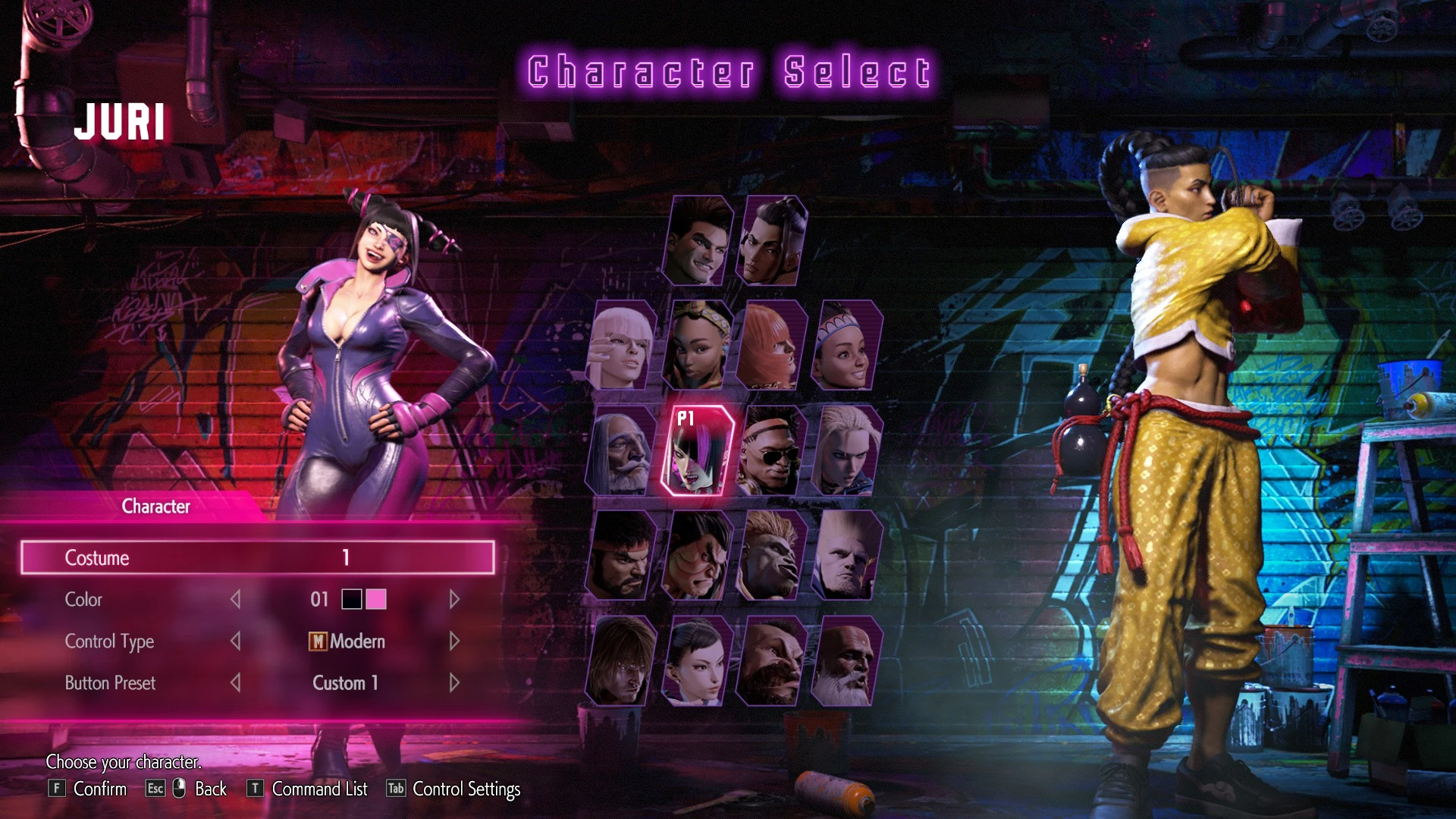The height and width of the screenshot is (819, 1456).
Task: Pick Manon, the pale-haired fighter
Action: click(x=622, y=346)
